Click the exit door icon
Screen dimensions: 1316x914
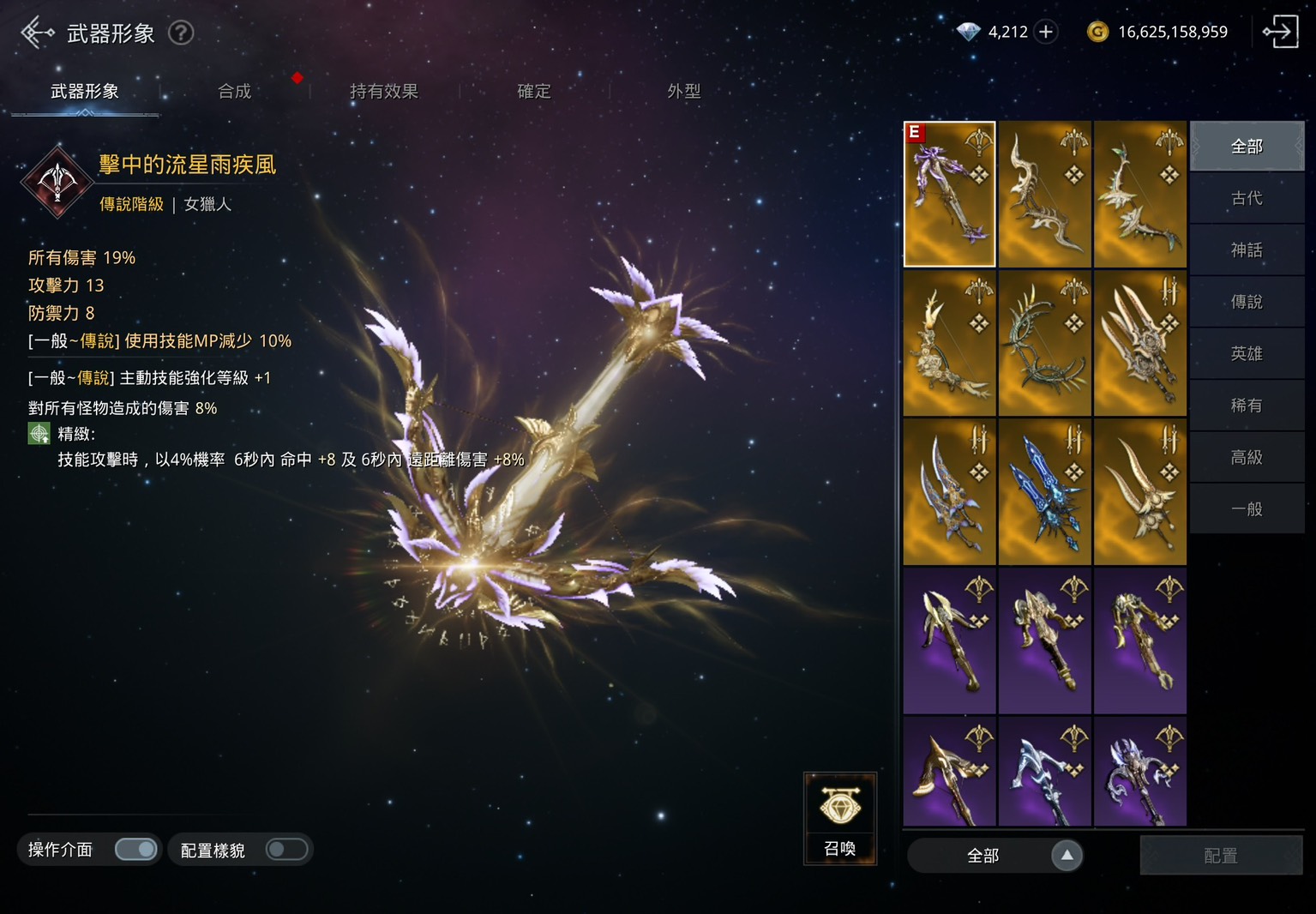[x=1279, y=32]
